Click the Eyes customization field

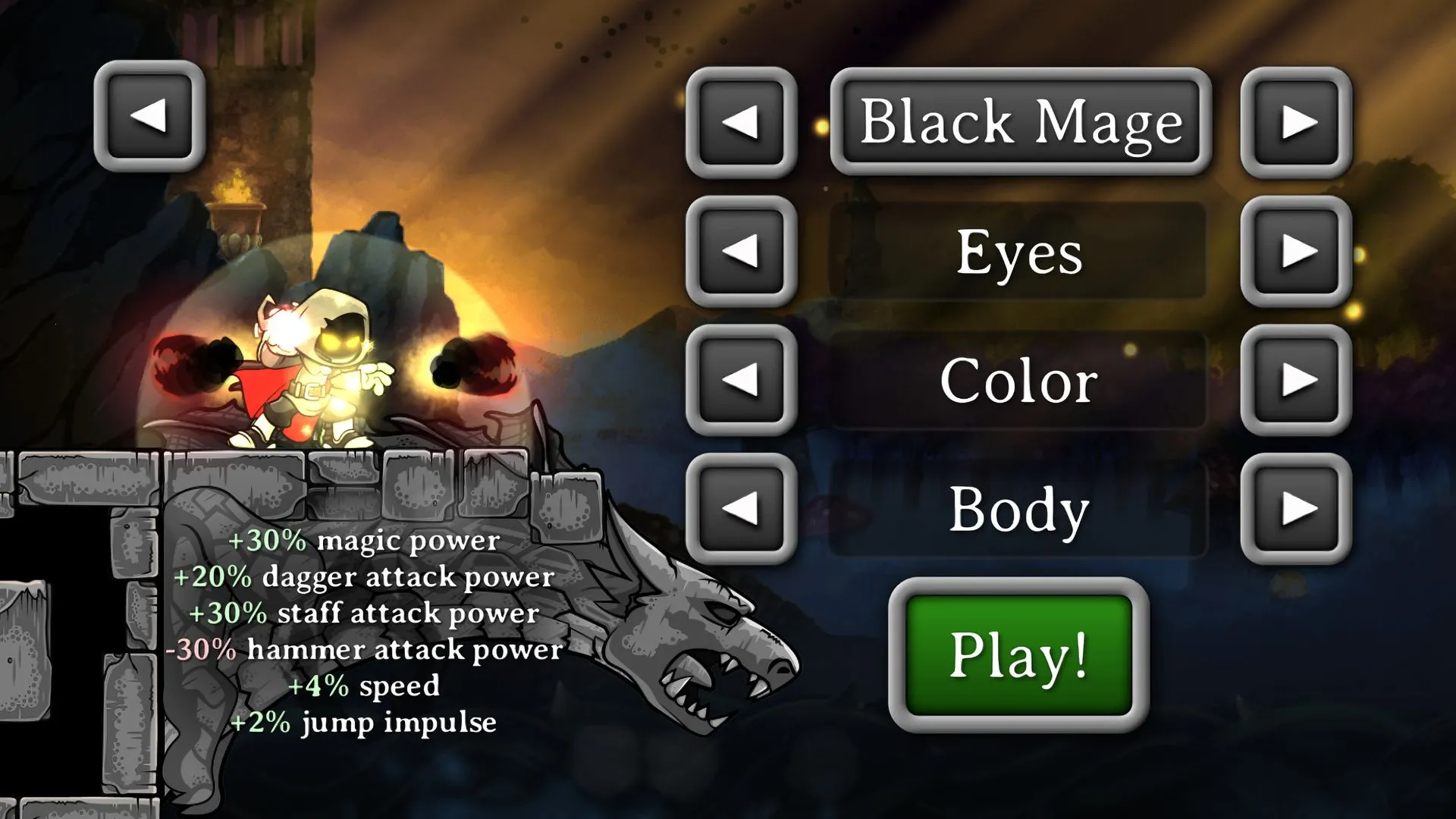tap(1020, 253)
